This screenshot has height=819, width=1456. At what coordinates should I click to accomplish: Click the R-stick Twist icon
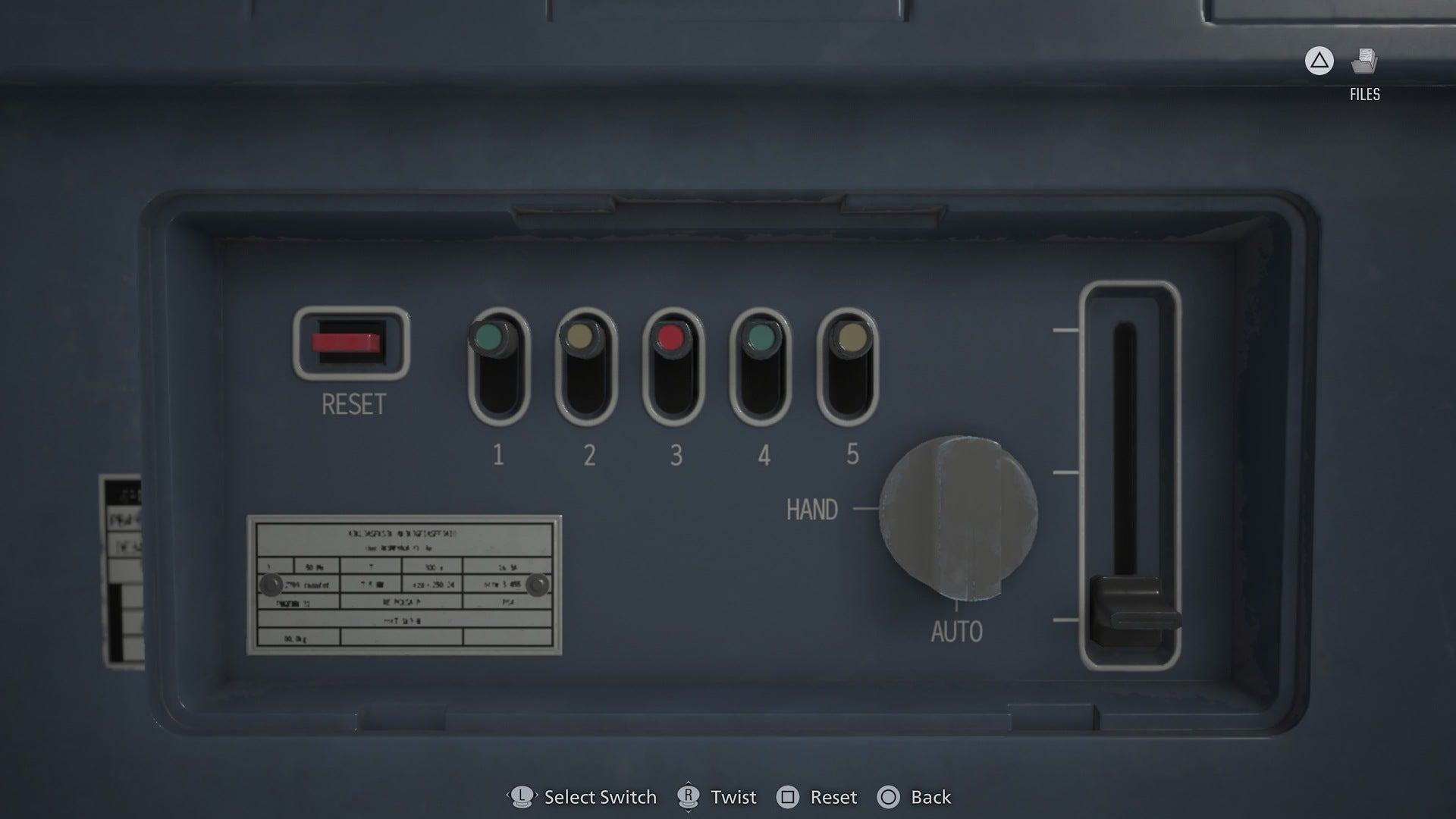(x=689, y=797)
